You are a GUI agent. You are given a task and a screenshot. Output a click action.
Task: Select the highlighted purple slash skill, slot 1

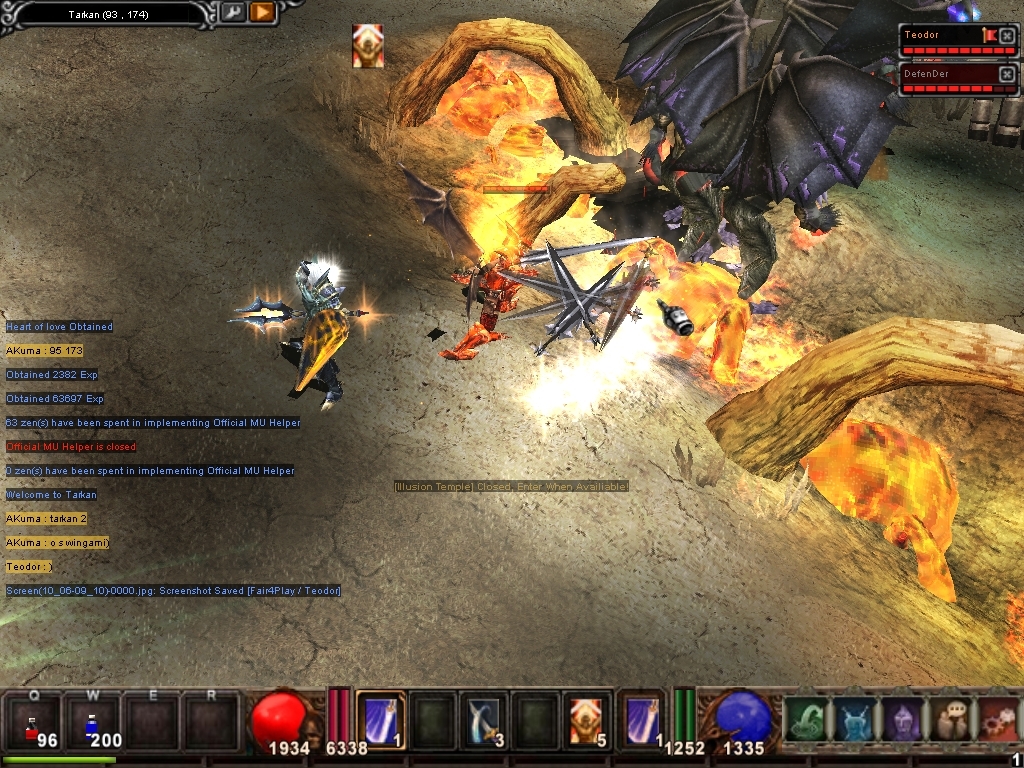pyautogui.click(x=380, y=720)
